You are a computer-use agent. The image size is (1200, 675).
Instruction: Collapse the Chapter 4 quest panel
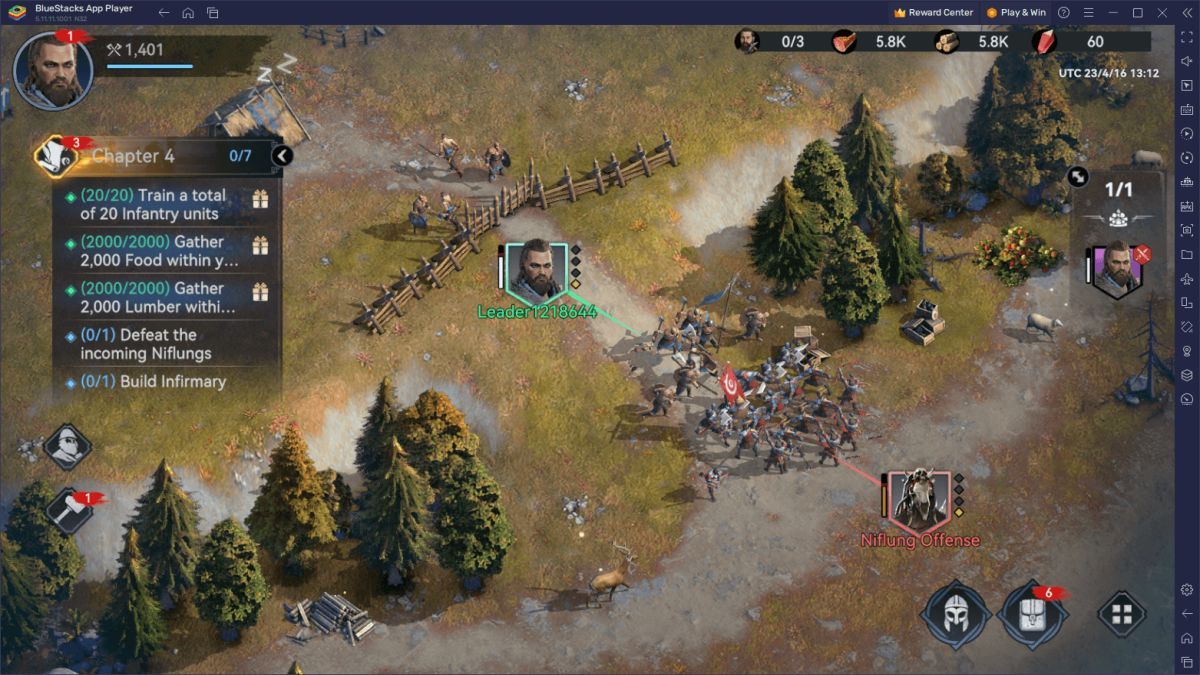coord(282,156)
